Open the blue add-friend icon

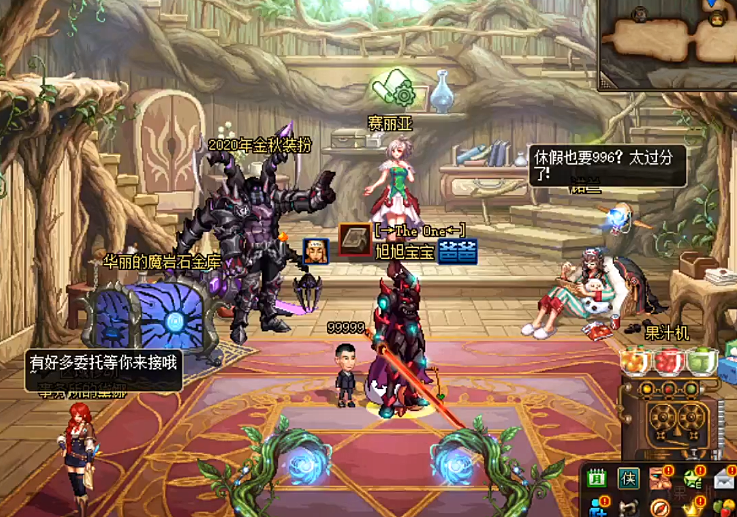[x=596, y=507]
